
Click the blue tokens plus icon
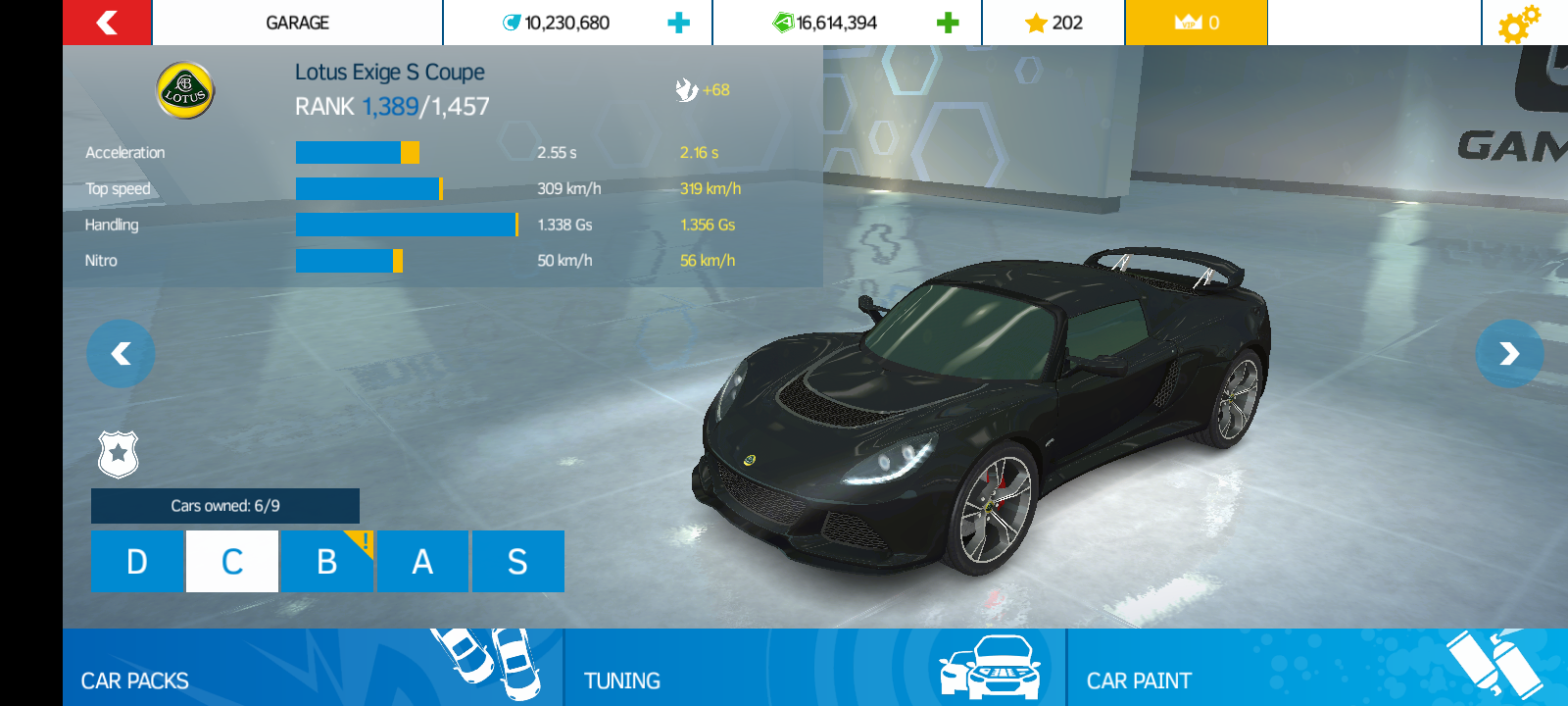tap(678, 22)
